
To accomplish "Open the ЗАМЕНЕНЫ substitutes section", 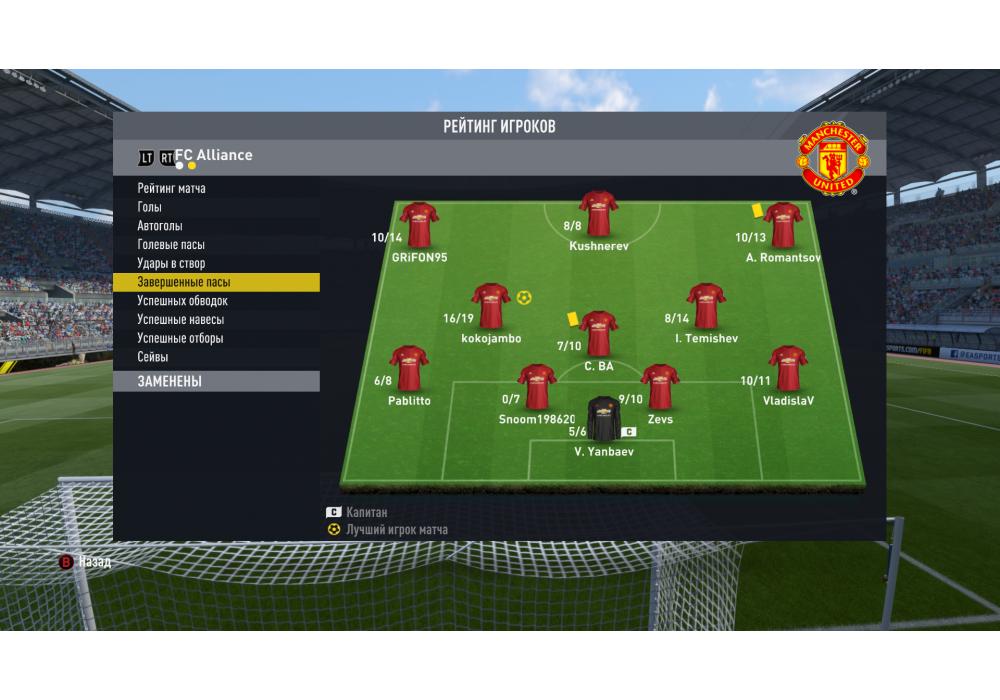I will coord(170,381).
